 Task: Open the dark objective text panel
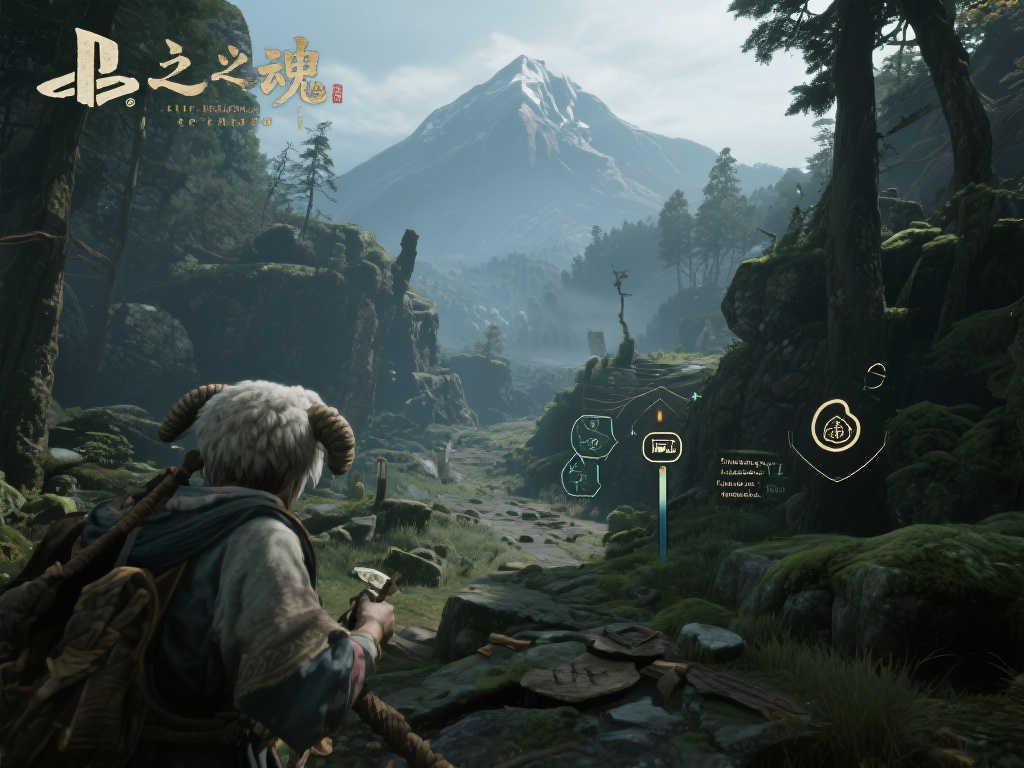click(x=749, y=476)
